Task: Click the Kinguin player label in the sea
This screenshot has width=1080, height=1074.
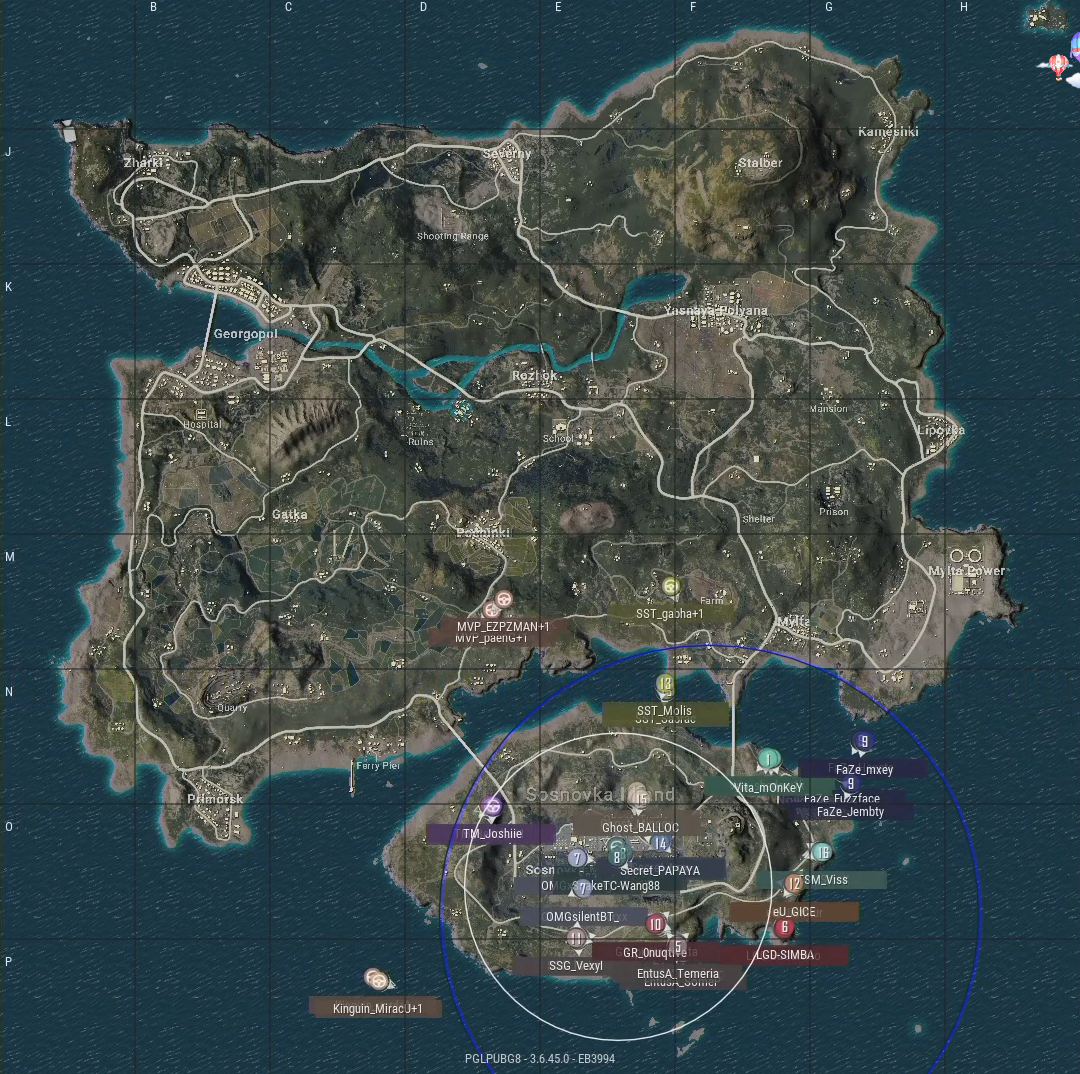Action: [x=377, y=1008]
